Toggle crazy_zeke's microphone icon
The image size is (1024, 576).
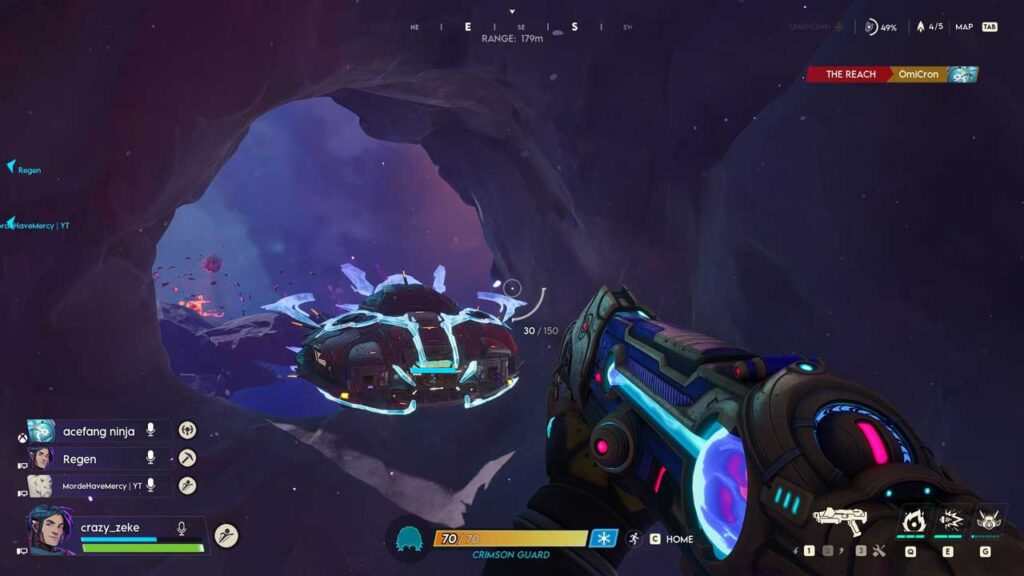[x=182, y=528]
